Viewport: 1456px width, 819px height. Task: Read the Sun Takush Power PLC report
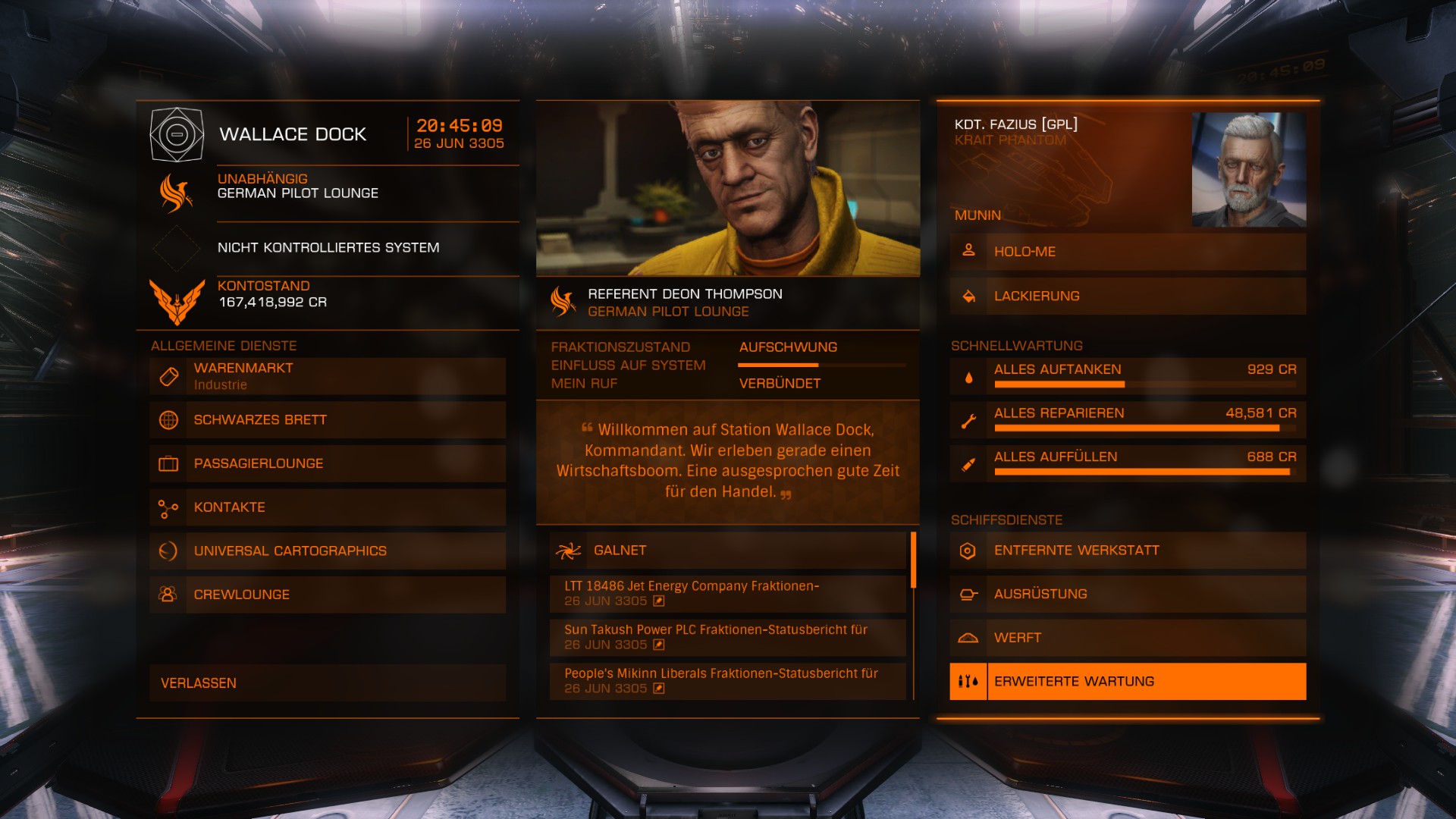click(x=728, y=638)
